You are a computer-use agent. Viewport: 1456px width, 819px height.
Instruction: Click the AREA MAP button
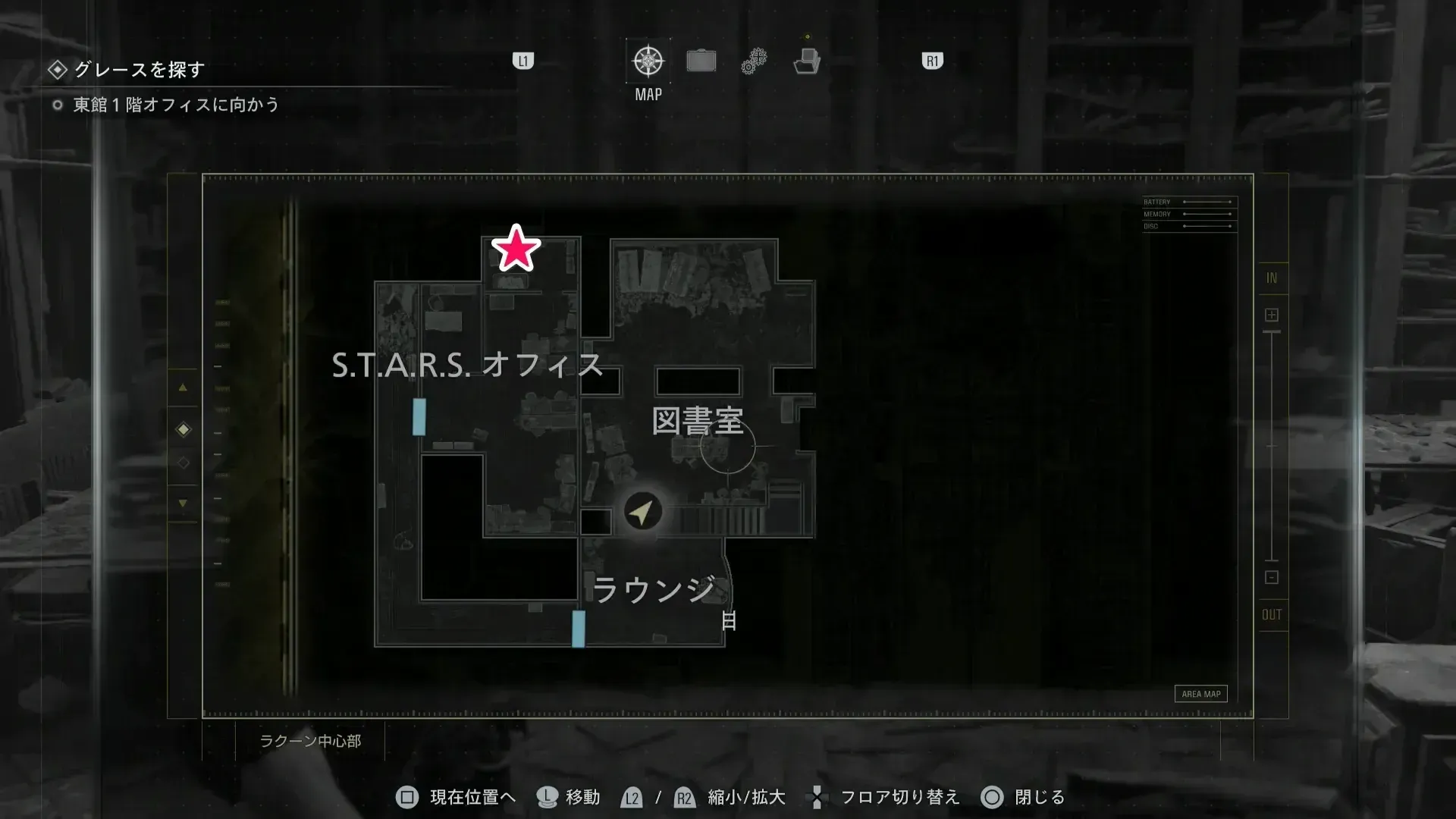tap(1200, 693)
